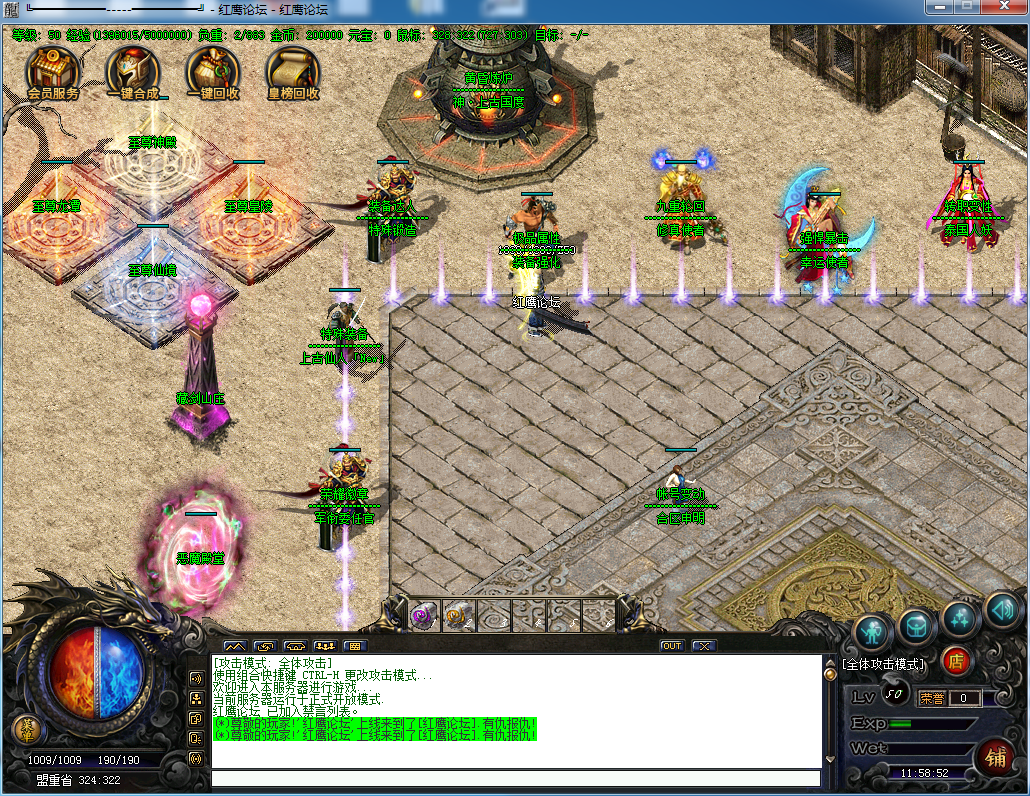
Task: Open the treasure chest bag icon
Action: pyautogui.click(x=917, y=625)
